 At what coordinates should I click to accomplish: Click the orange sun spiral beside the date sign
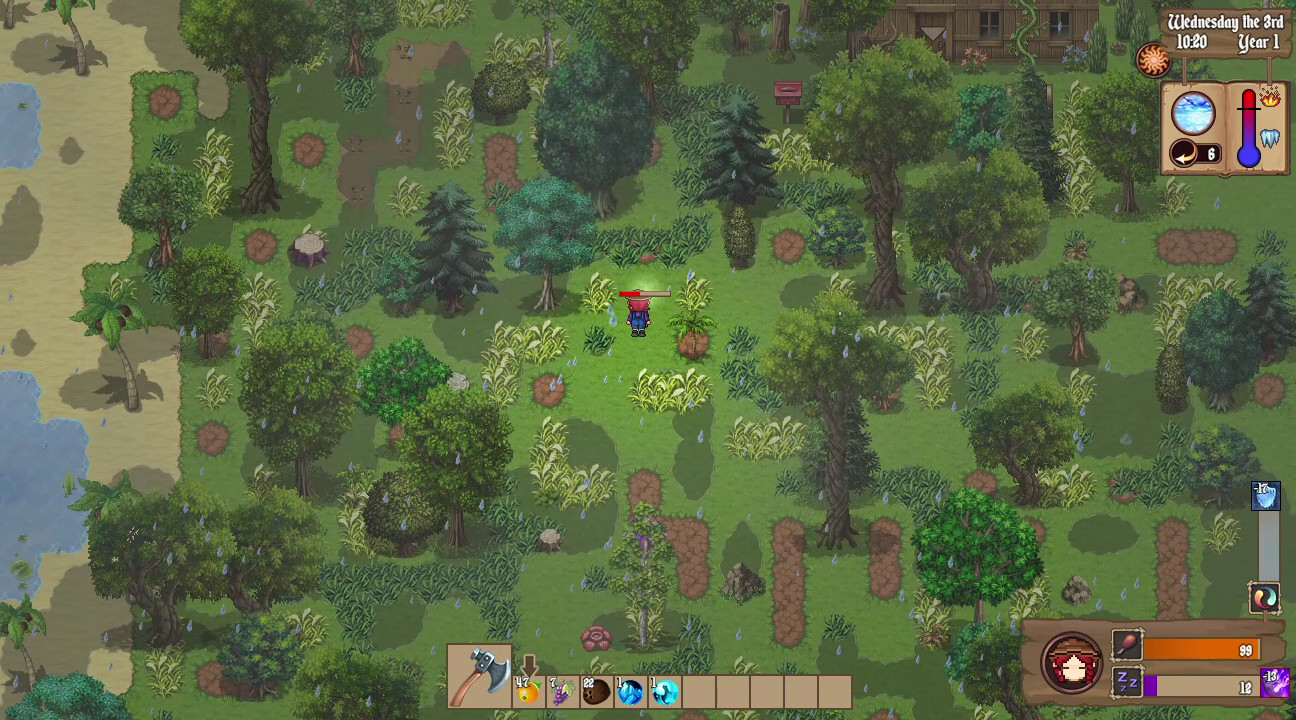[1155, 58]
